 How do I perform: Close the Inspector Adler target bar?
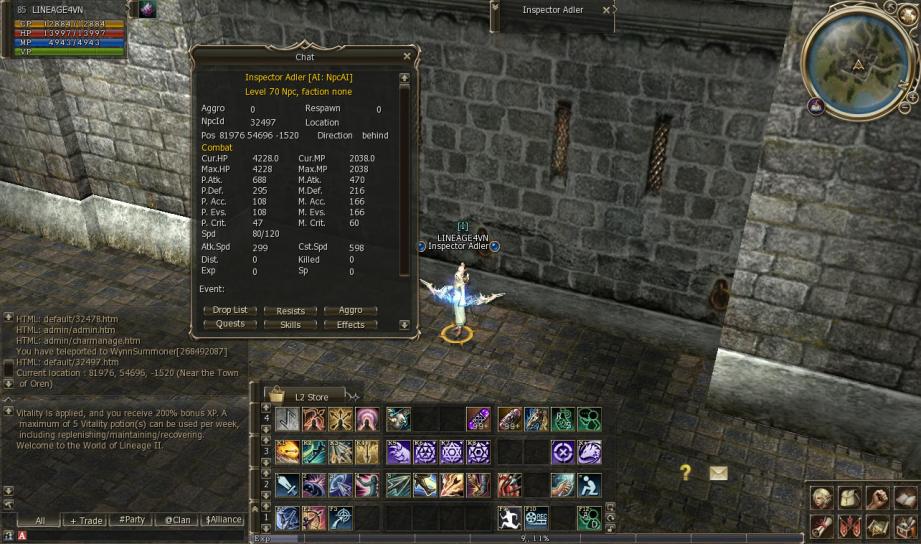coord(606,10)
